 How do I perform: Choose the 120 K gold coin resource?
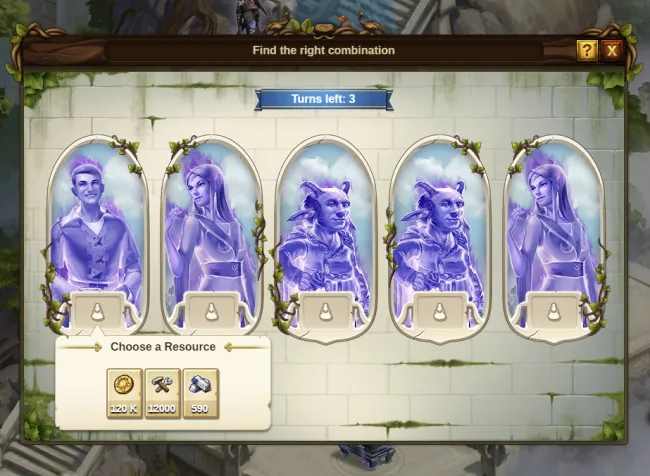point(124,392)
